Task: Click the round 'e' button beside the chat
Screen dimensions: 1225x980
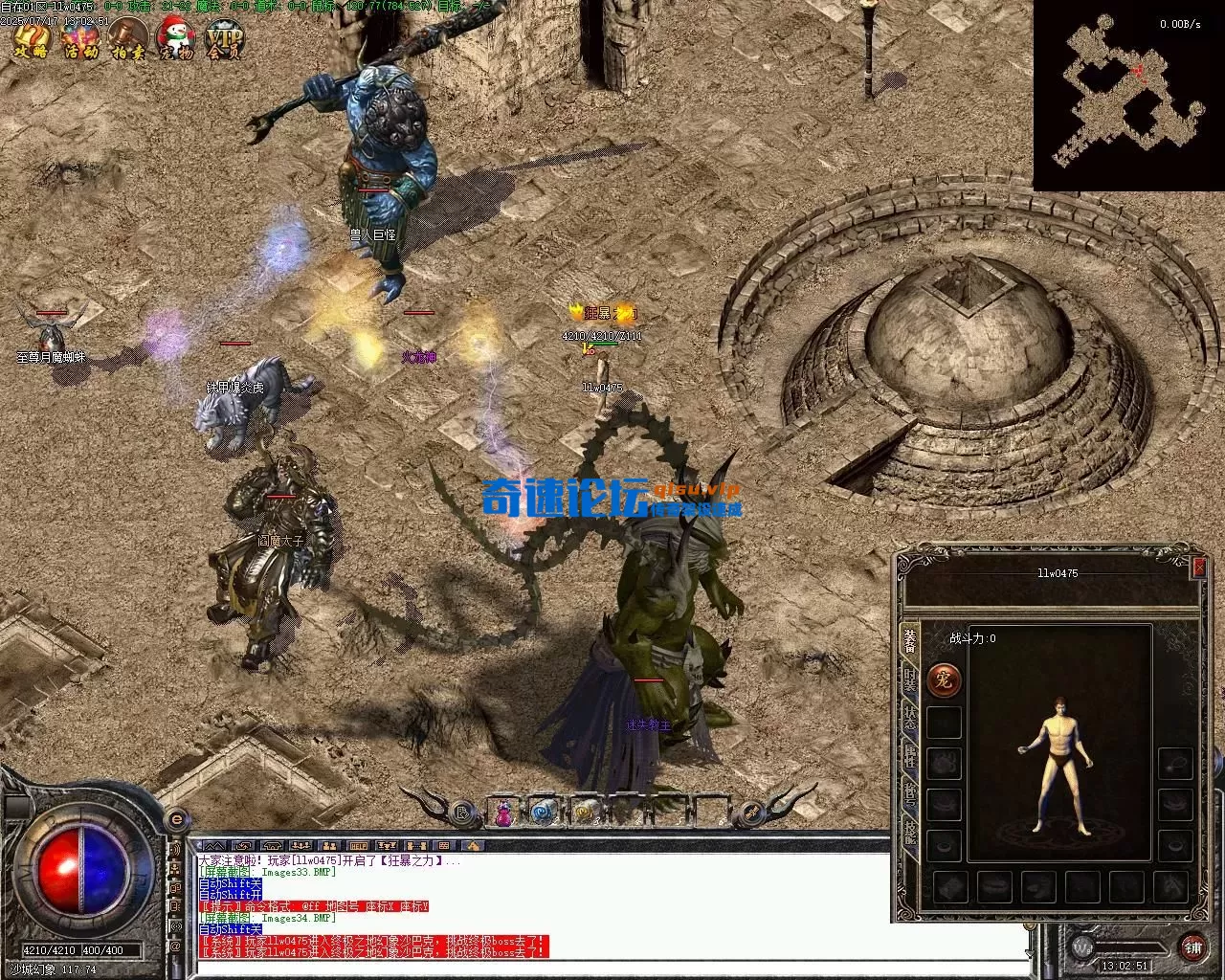Action: tap(176, 820)
